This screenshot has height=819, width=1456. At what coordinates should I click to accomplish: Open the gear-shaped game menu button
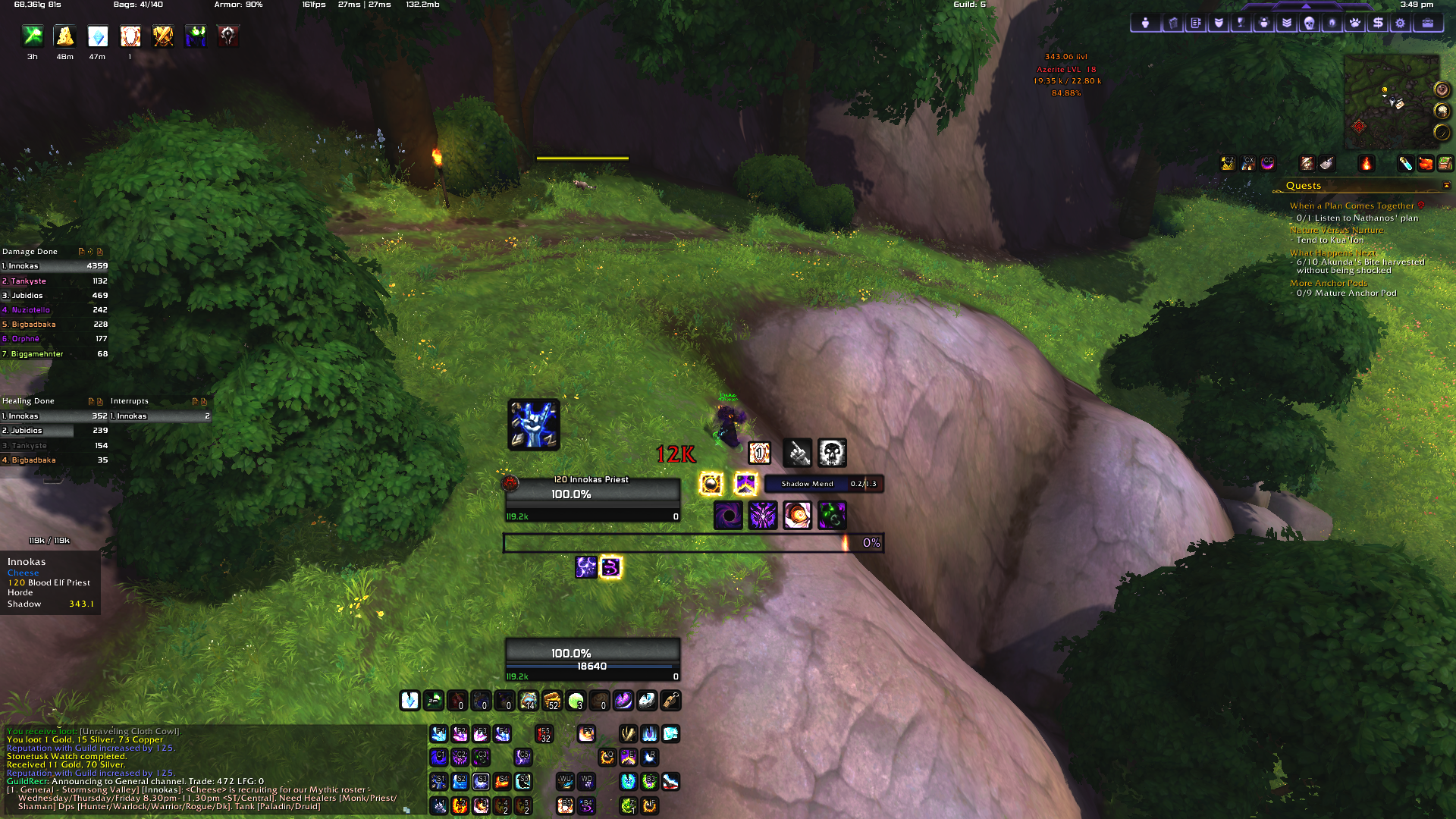tap(1401, 24)
